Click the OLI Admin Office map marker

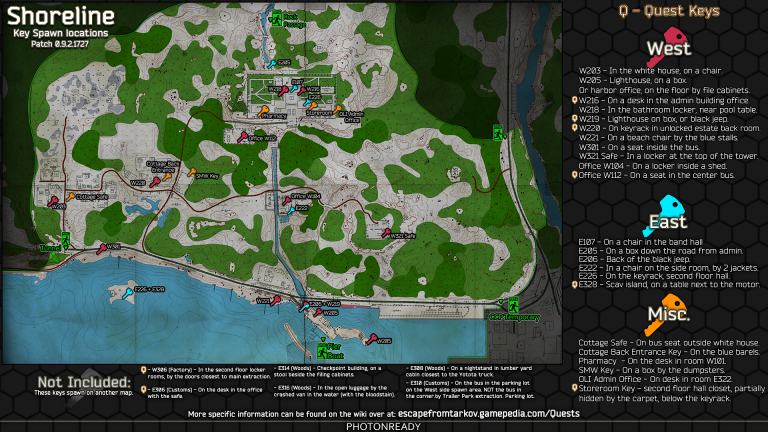point(338,109)
